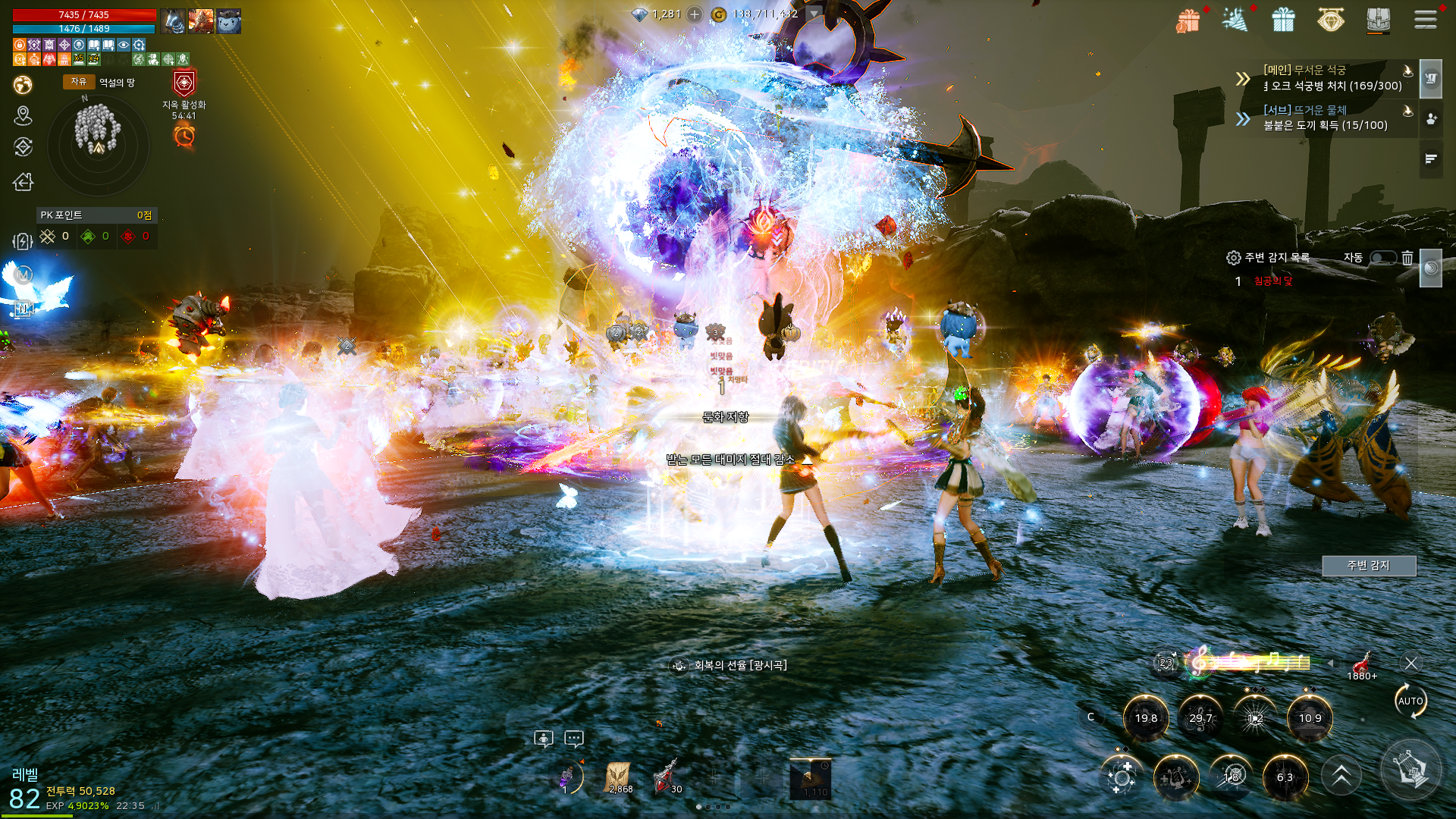This screenshot has width=1456, height=819.
Task: Clear the detection list with trash icon
Action: tap(1407, 258)
